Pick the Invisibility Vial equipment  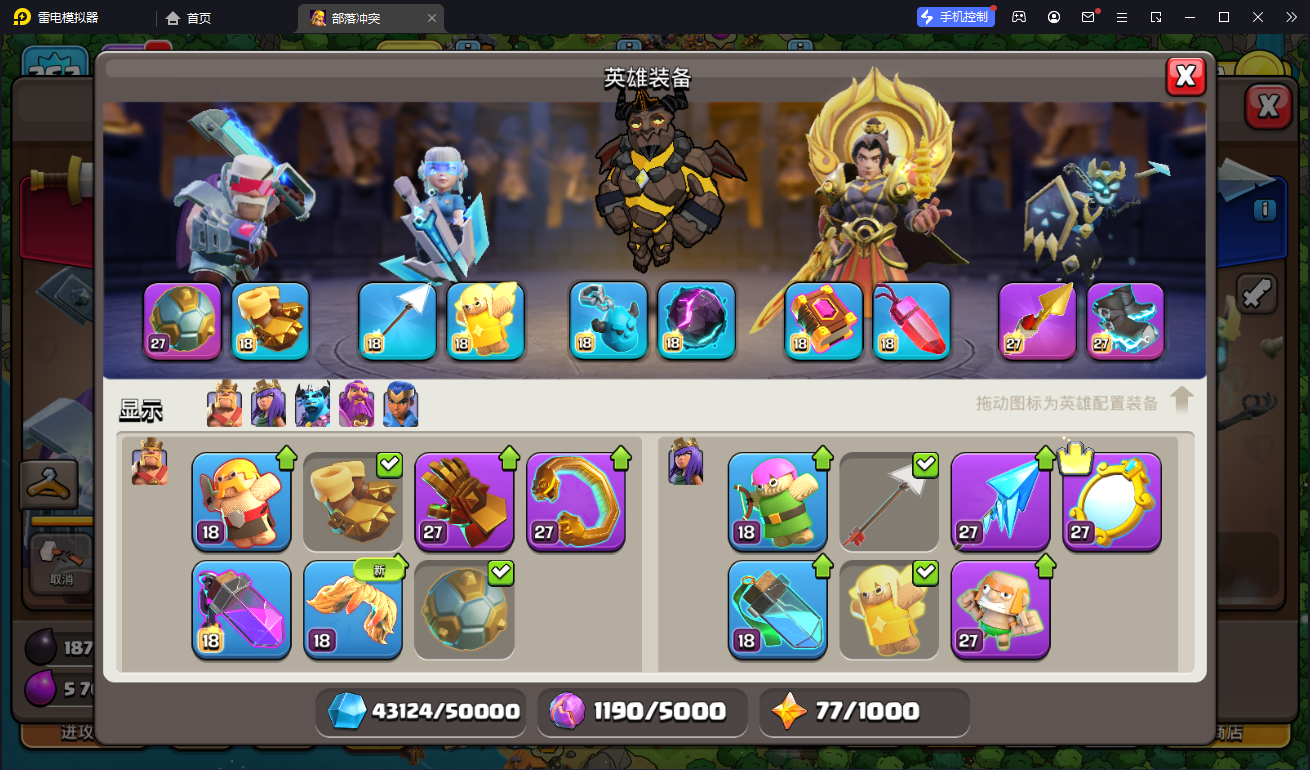point(777,609)
